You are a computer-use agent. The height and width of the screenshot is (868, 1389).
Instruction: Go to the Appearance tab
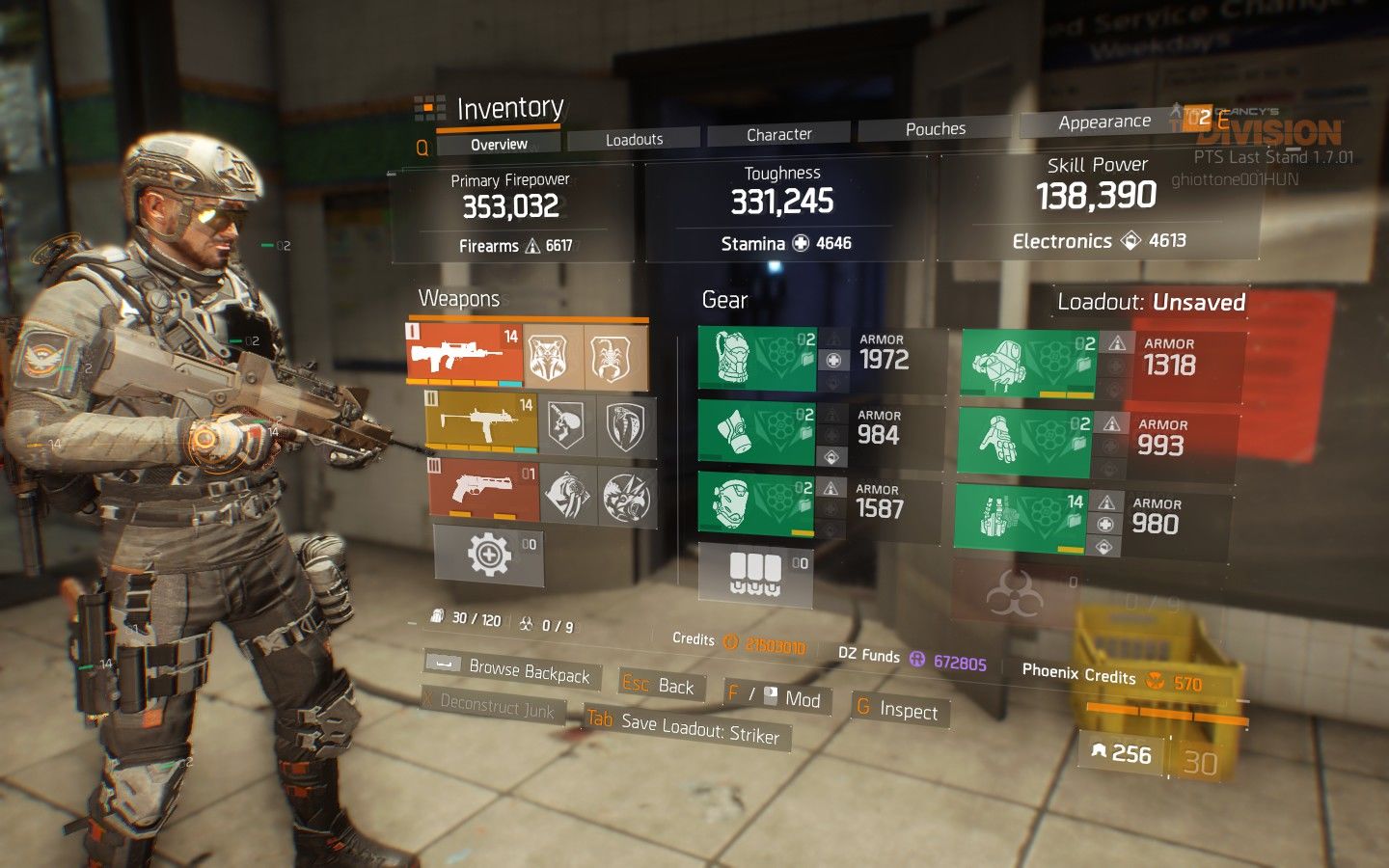point(1103,122)
